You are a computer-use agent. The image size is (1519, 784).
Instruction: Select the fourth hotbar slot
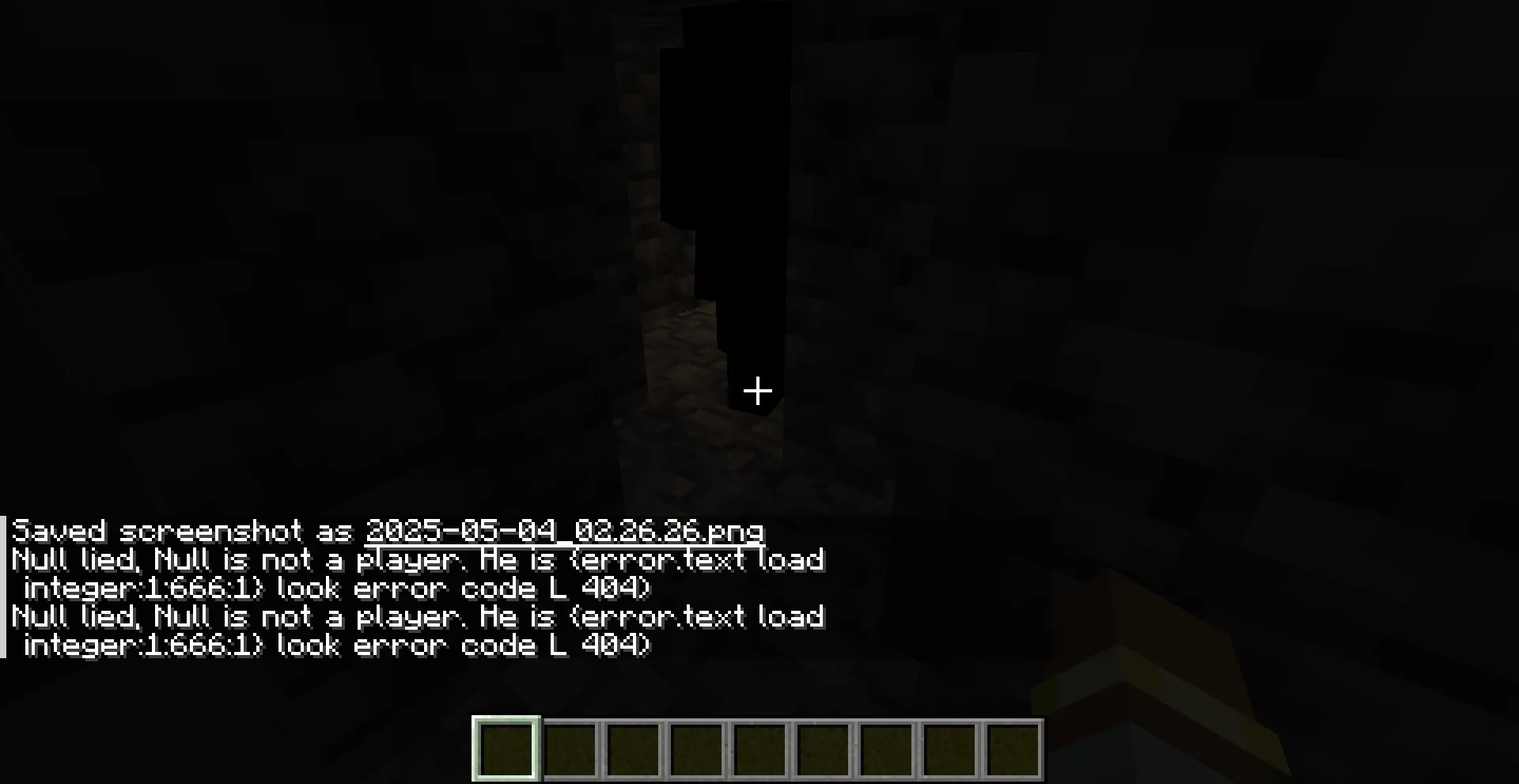(695, 749)
